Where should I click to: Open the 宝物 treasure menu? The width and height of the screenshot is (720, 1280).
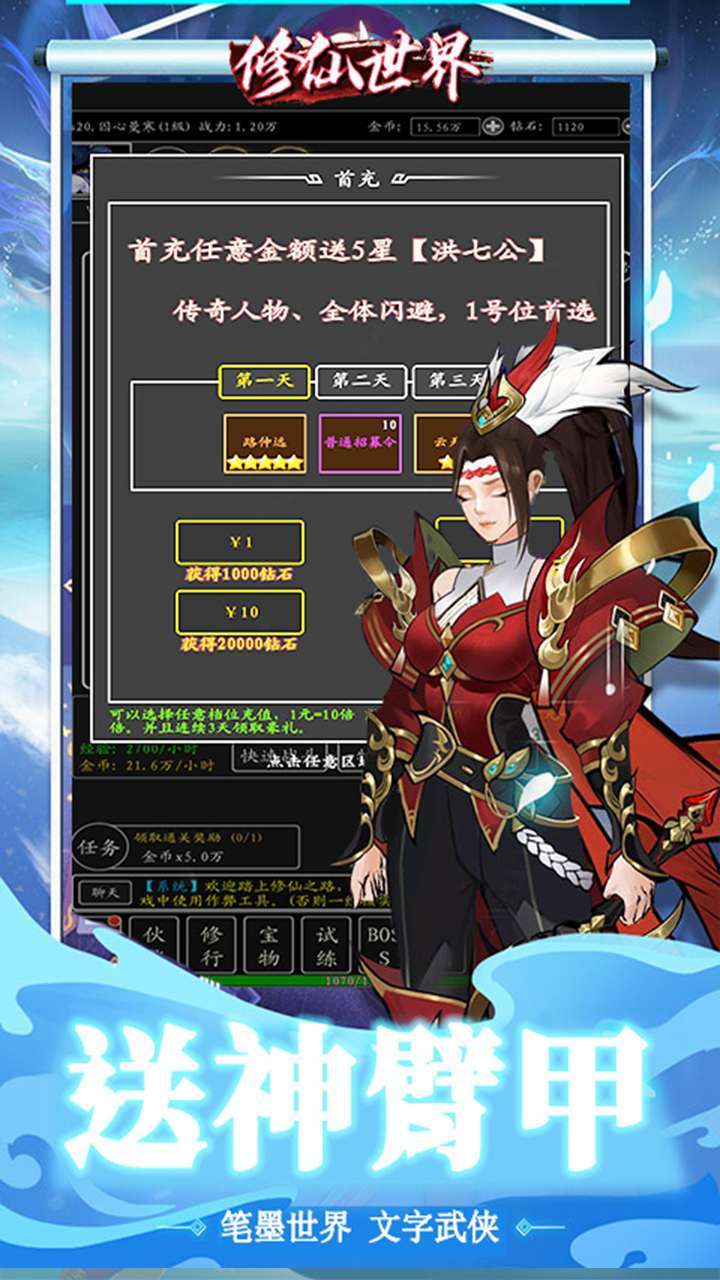(270, 945)
